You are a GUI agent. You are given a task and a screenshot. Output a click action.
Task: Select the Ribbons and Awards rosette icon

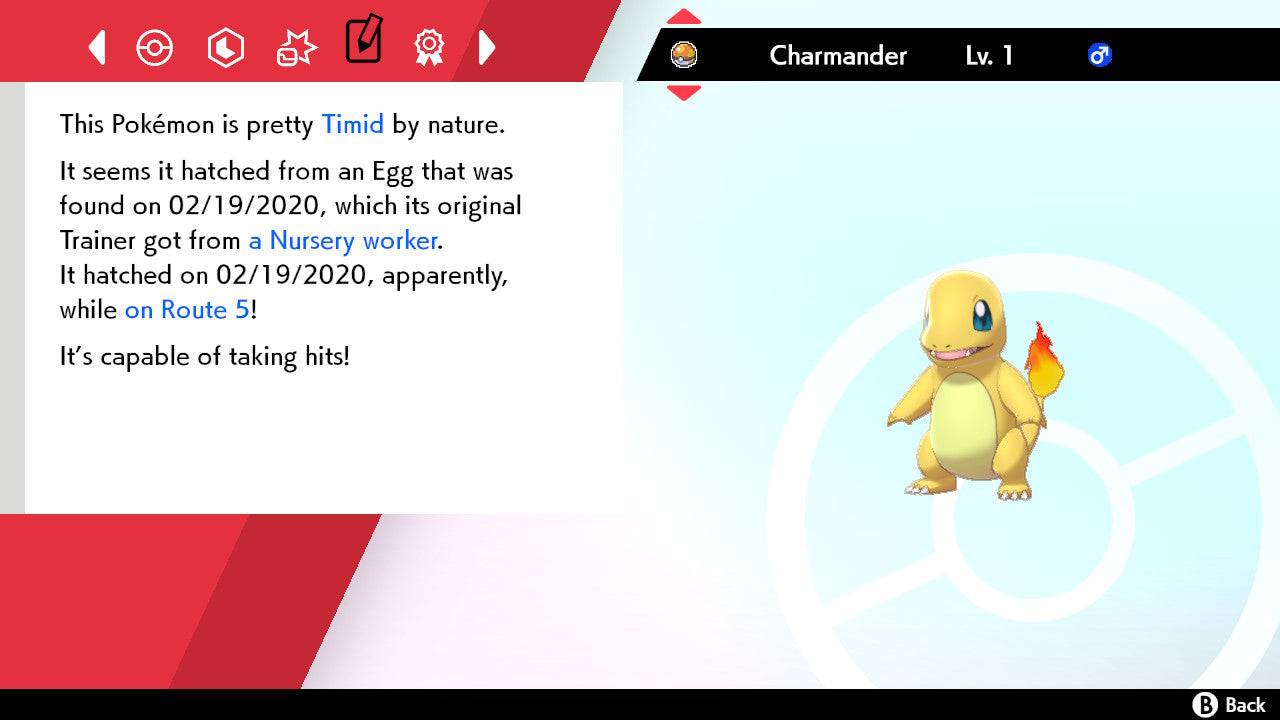click(429, 47)
